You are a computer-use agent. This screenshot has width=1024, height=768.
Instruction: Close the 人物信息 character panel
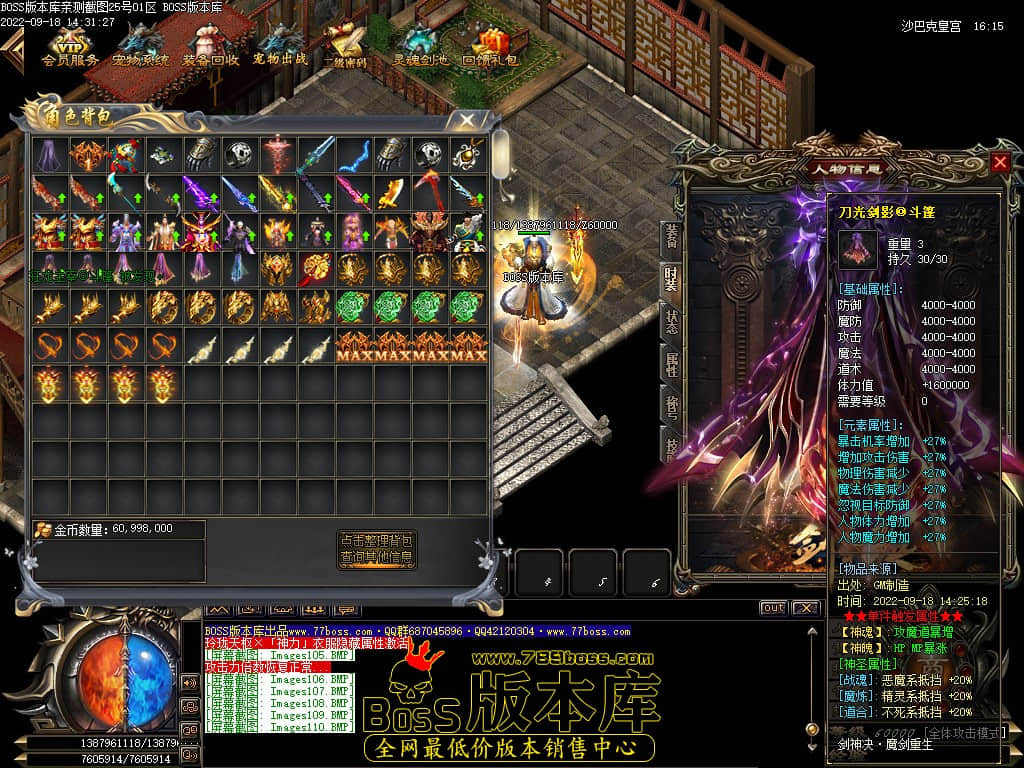[x=1000, y=162]
